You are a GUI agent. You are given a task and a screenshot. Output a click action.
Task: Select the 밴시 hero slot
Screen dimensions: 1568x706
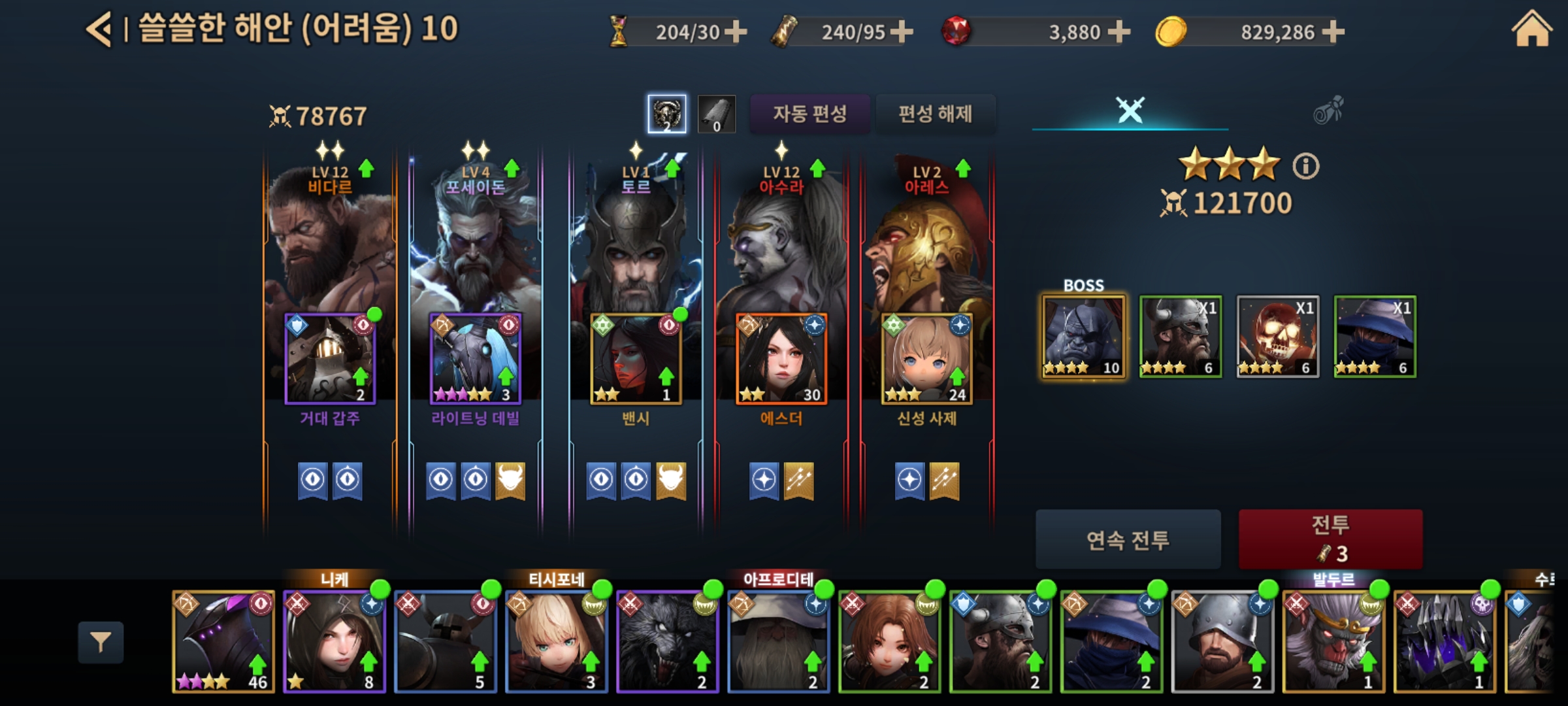636,358
